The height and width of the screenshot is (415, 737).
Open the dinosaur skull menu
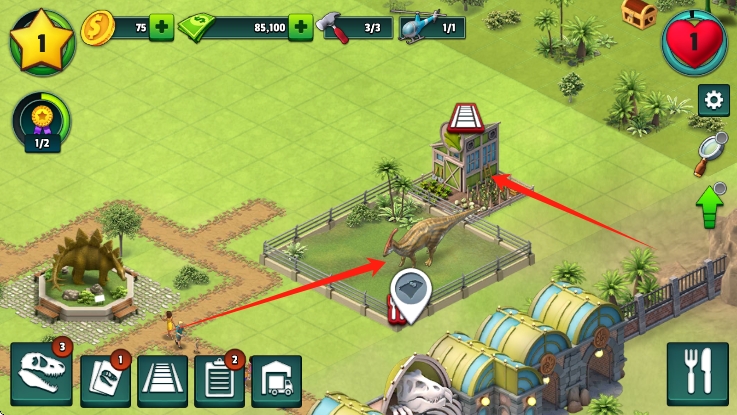[41, 375]
